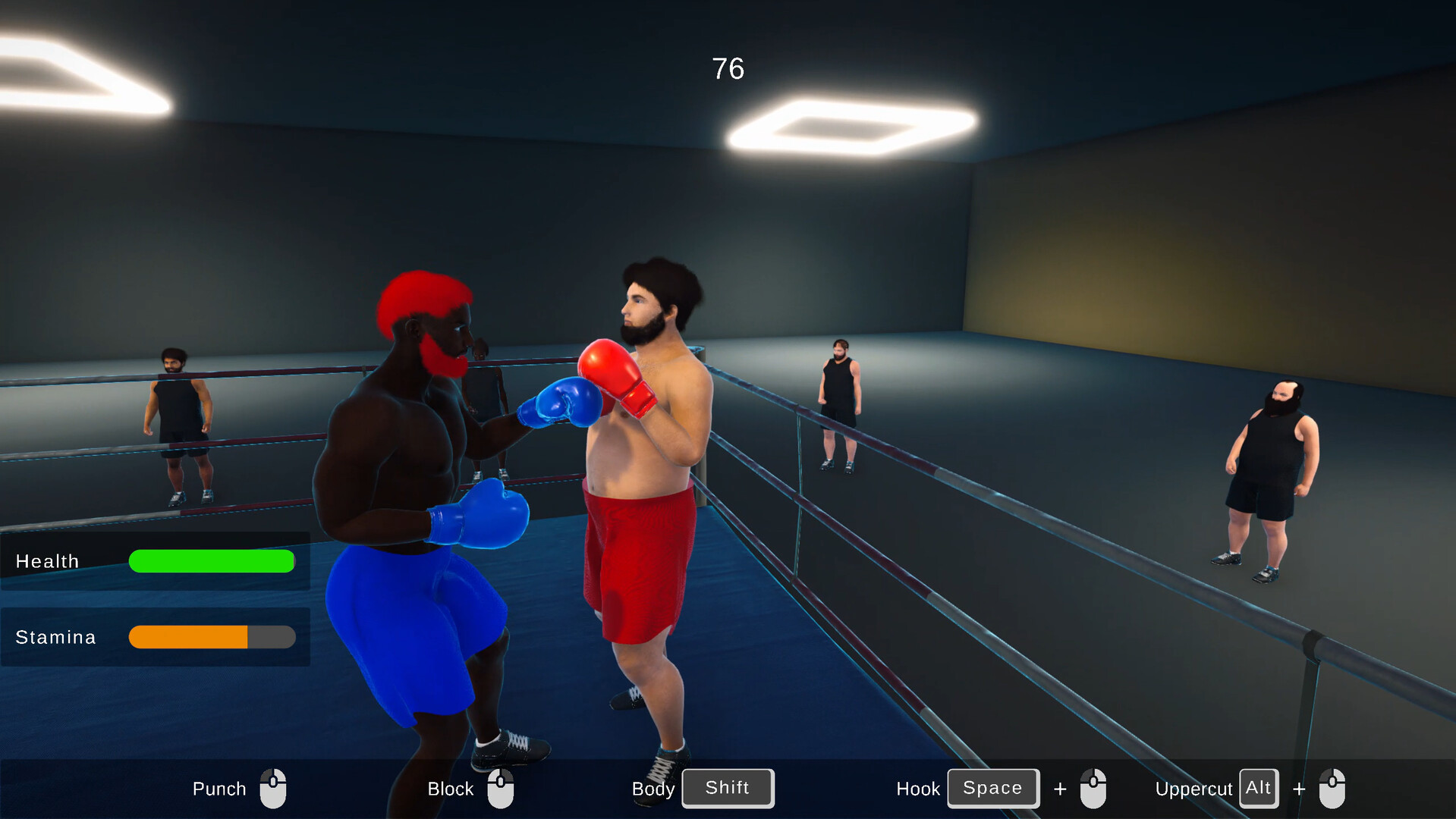Click the Punch text label
This screenshot has height=819, width=1456.
[x=219, y=789]
